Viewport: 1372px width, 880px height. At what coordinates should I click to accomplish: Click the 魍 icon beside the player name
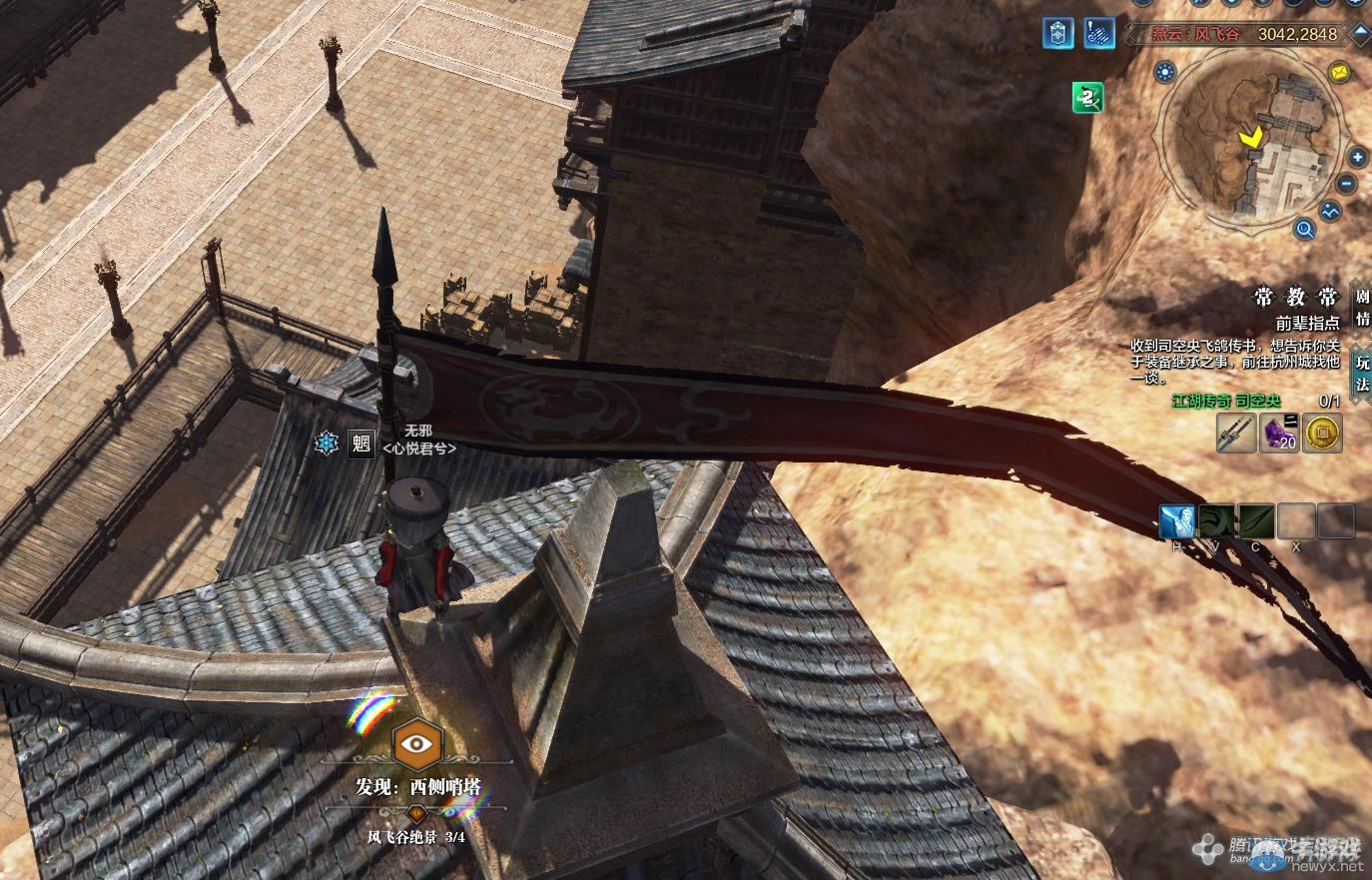click(x=361, y=443)
